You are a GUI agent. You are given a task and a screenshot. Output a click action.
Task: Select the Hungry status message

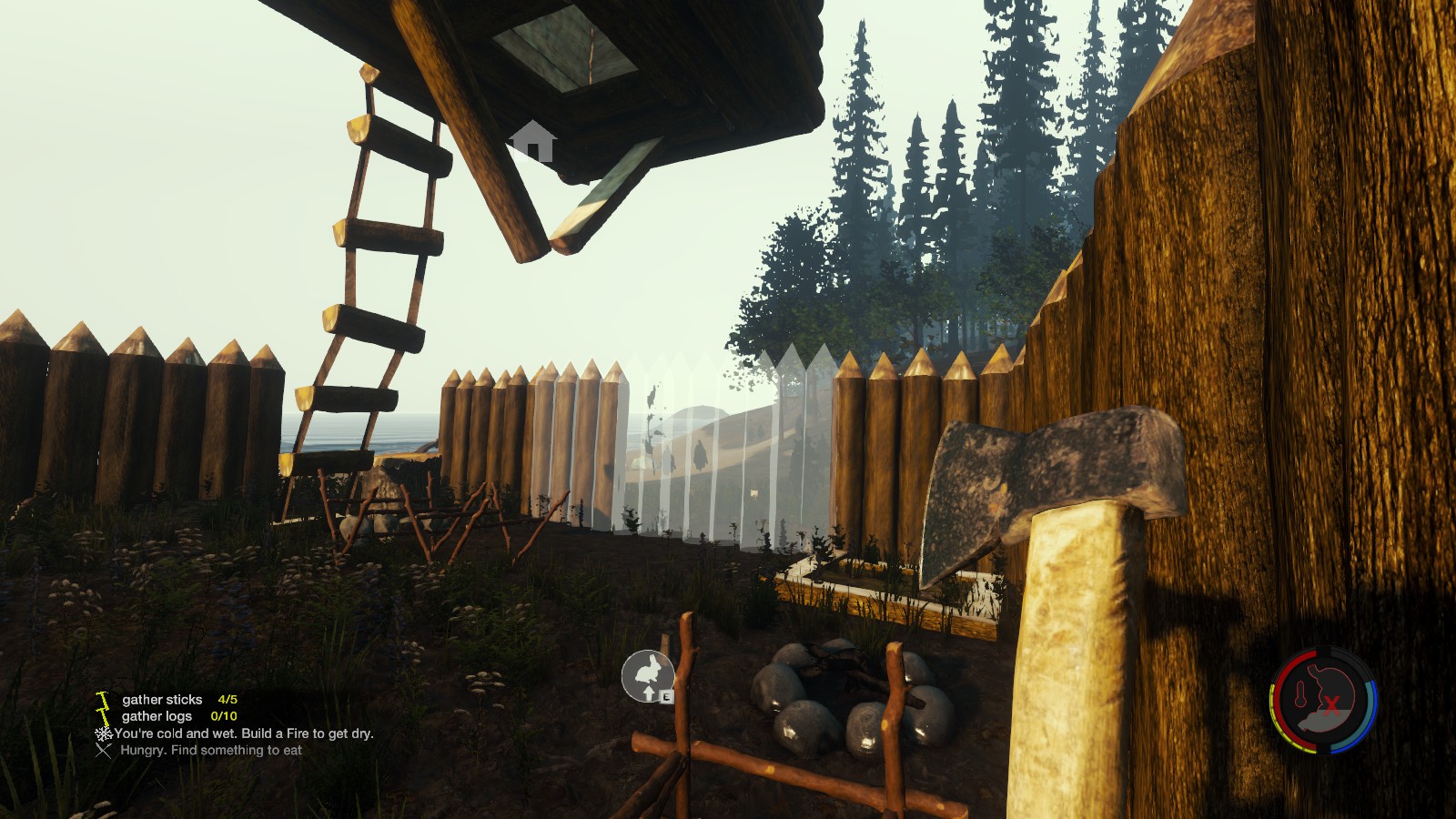coord(210,751)
